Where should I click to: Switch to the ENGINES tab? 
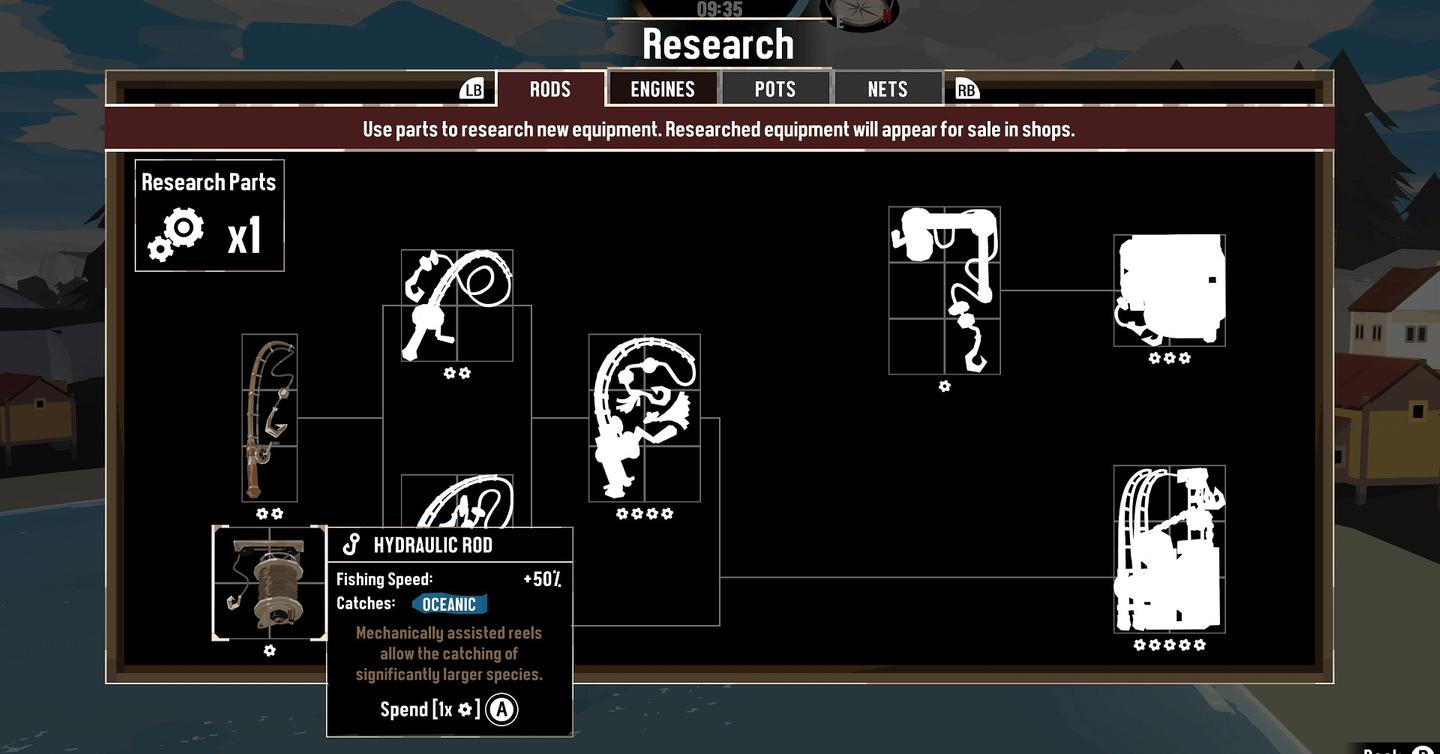pyautogui.click(x=663, y=88)
